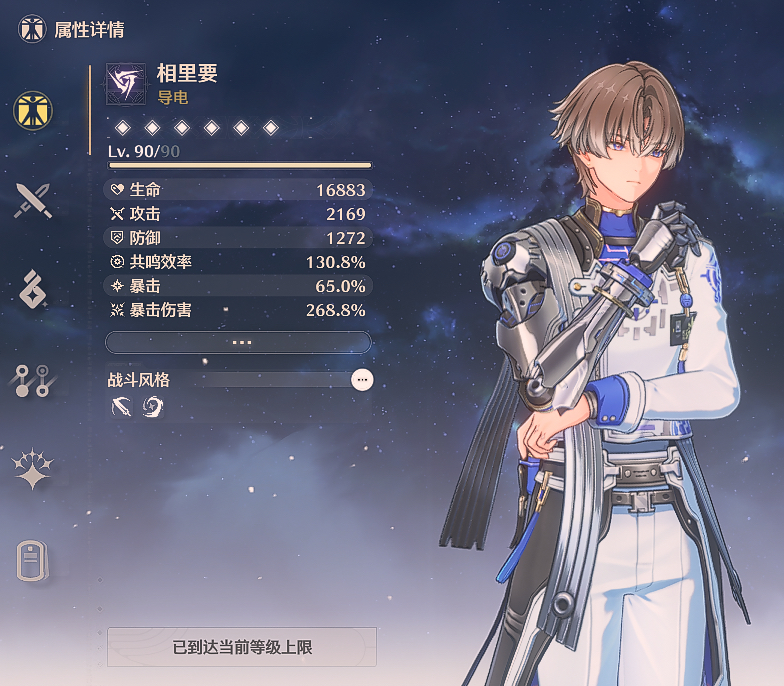Click the 已到达当前等级上限 button
784x686 pixels.
coord(242,647)
